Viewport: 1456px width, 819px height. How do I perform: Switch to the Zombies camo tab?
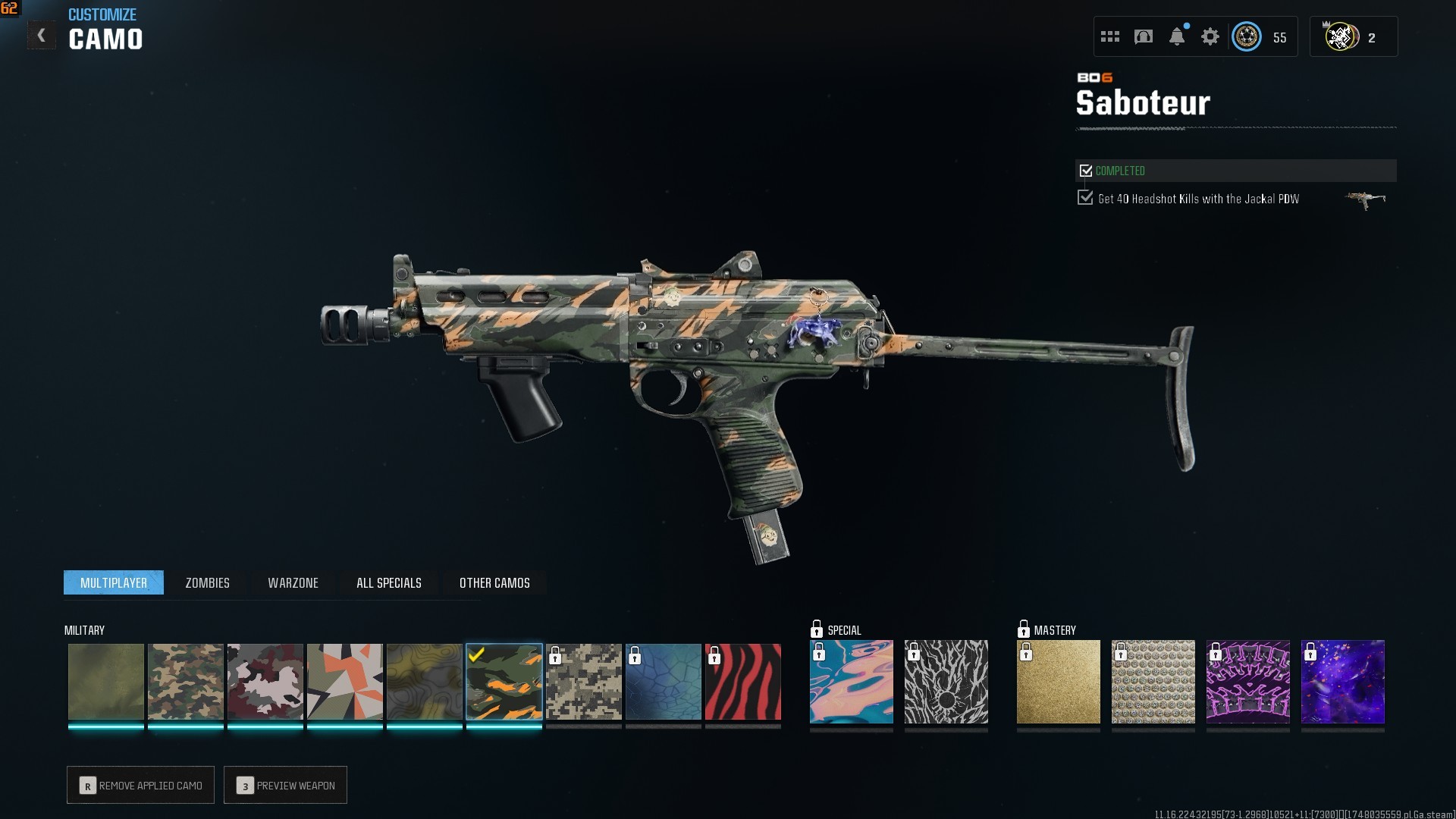coord(207,582)
